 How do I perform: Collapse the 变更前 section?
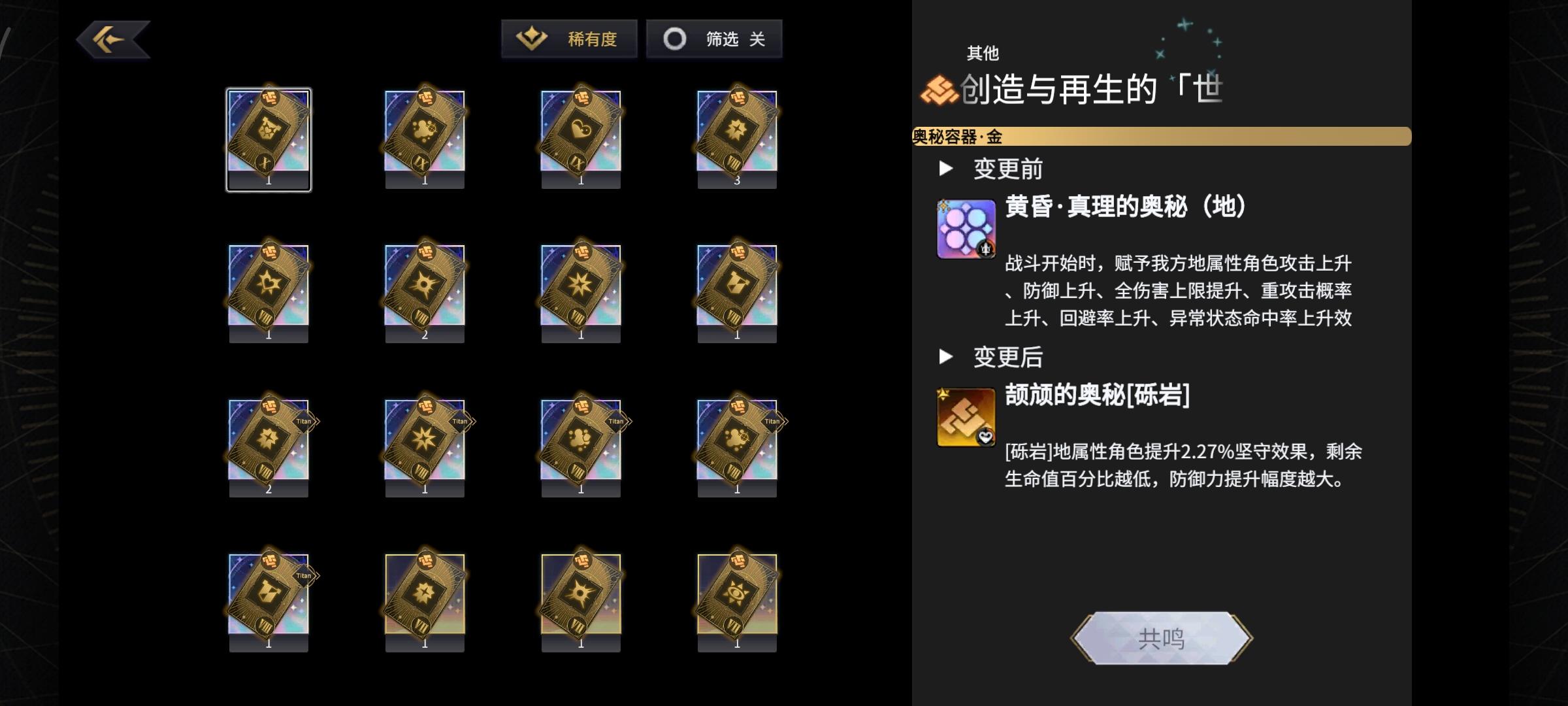coord(945,168)
